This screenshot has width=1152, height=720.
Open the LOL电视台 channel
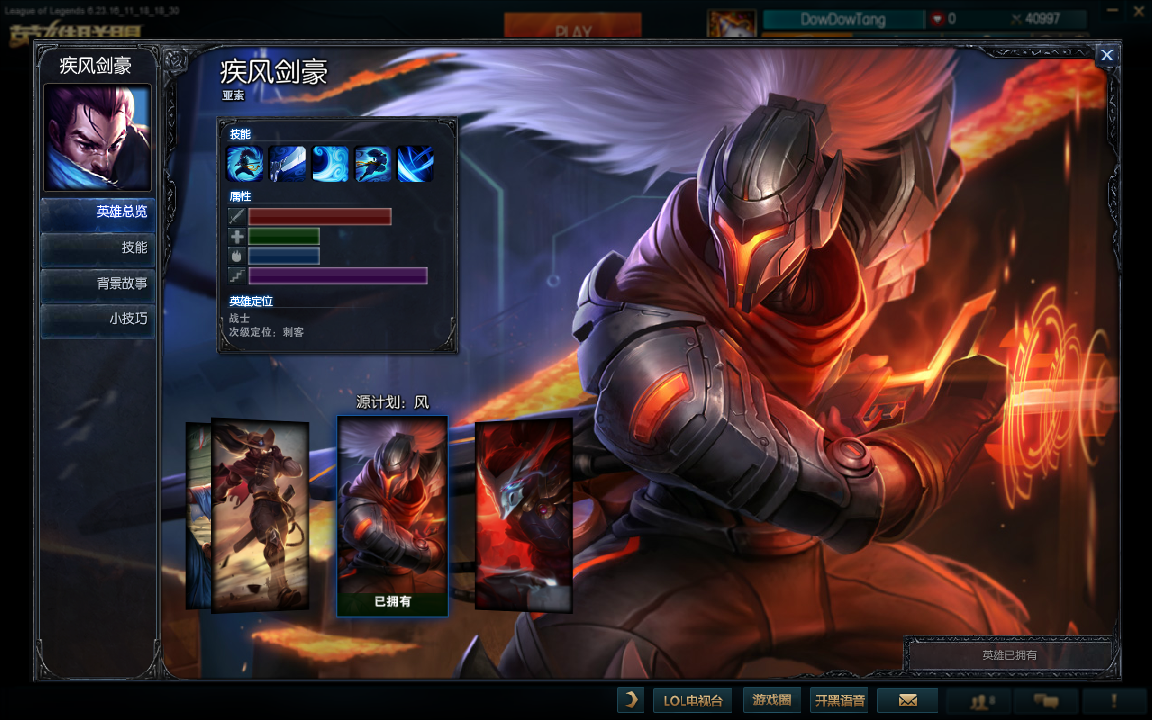click(x=693, y=700)
